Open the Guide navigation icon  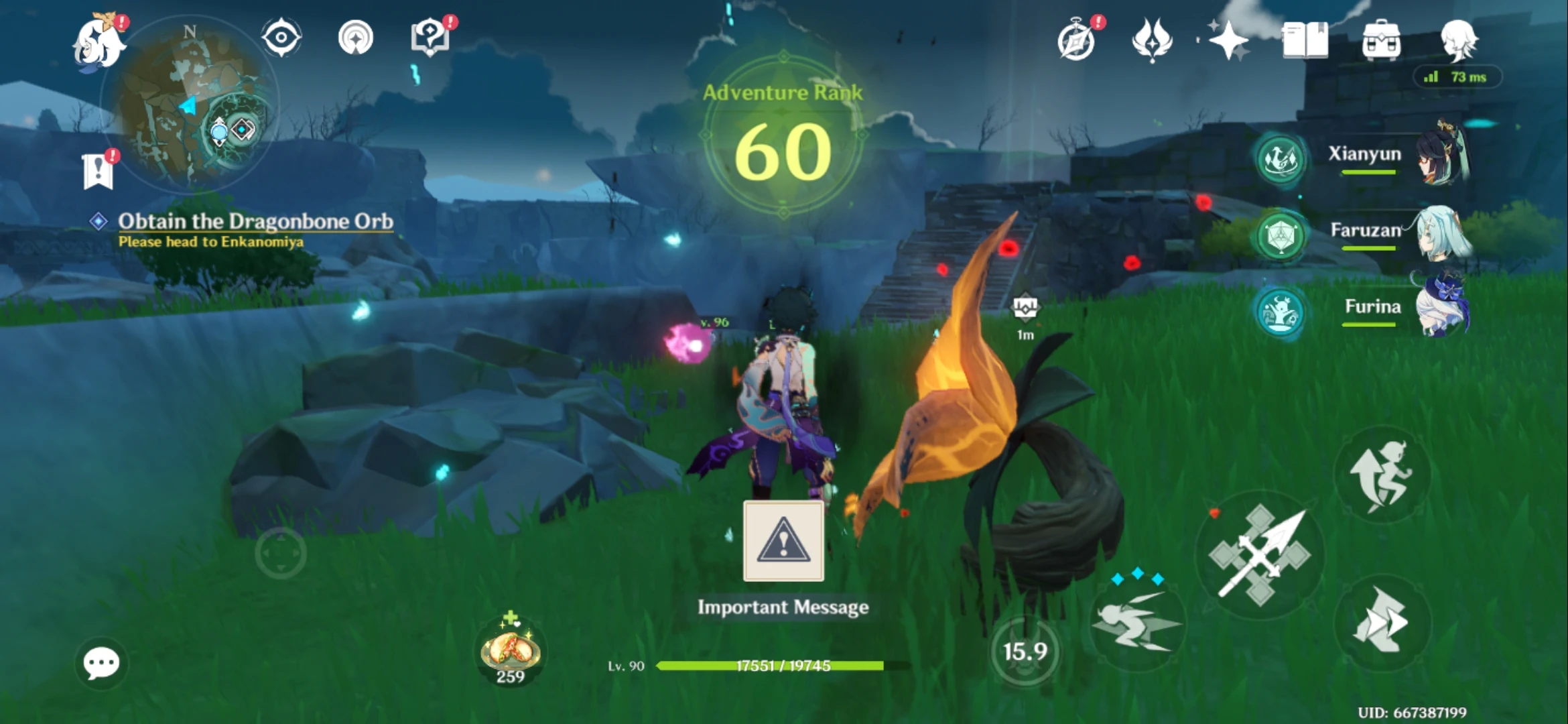coord(356,37)
